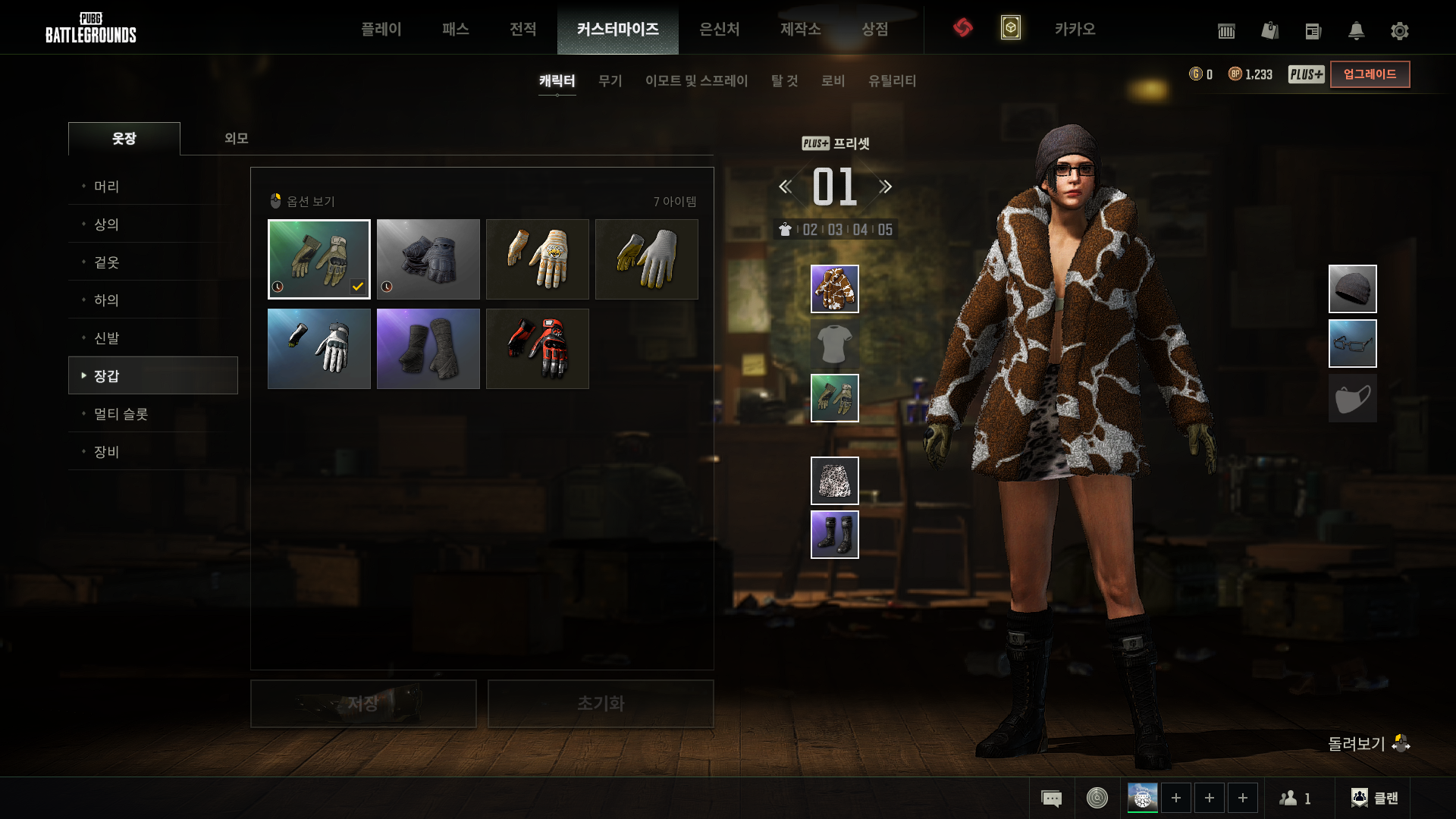
Task: Equip the red and black racing gloves
Action: coord(537,349)
